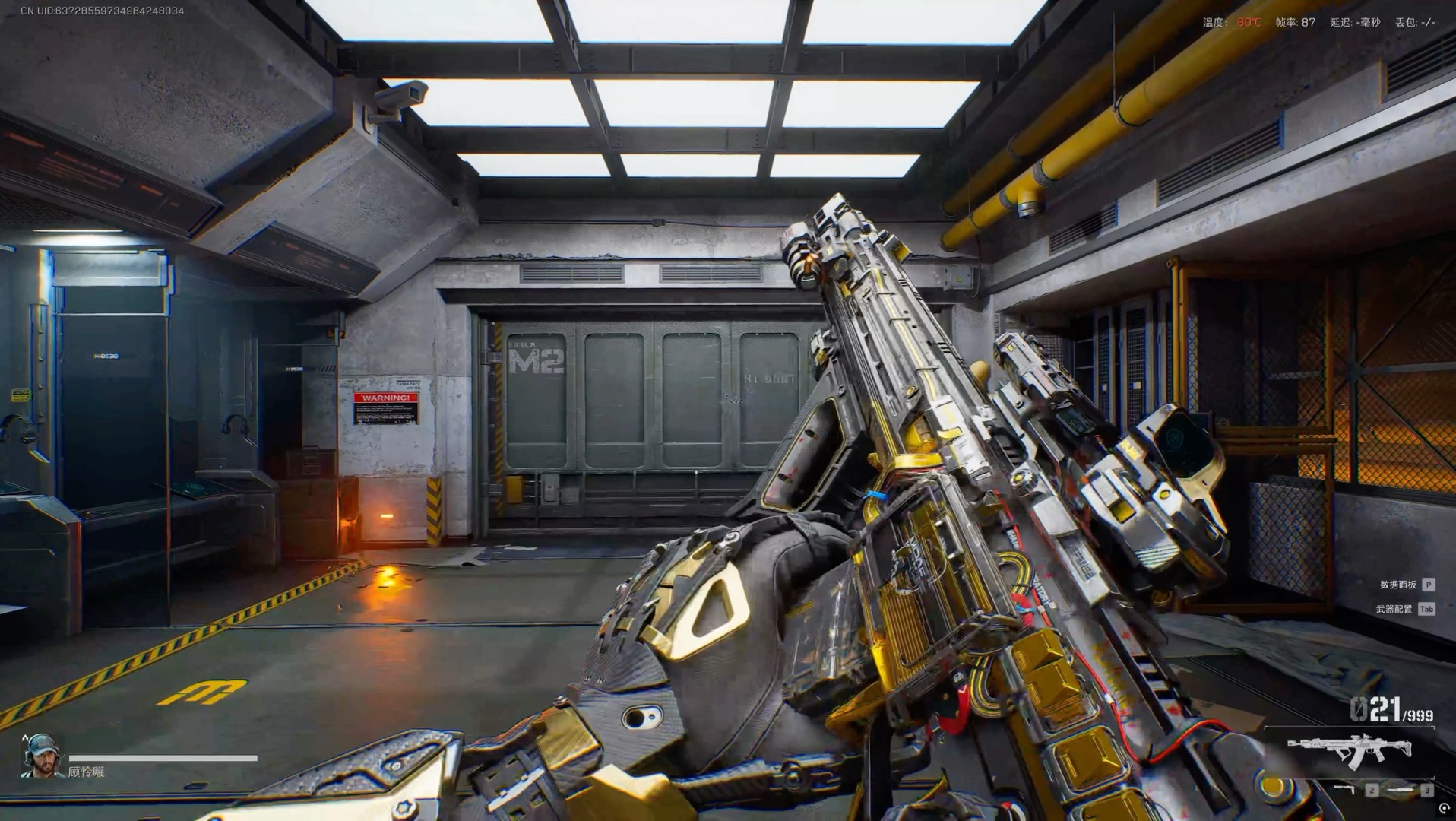Select the equipped assault rifle icon
Image resolution: width=1456 pixels, height=821 pixels.
pos(1350,752)
